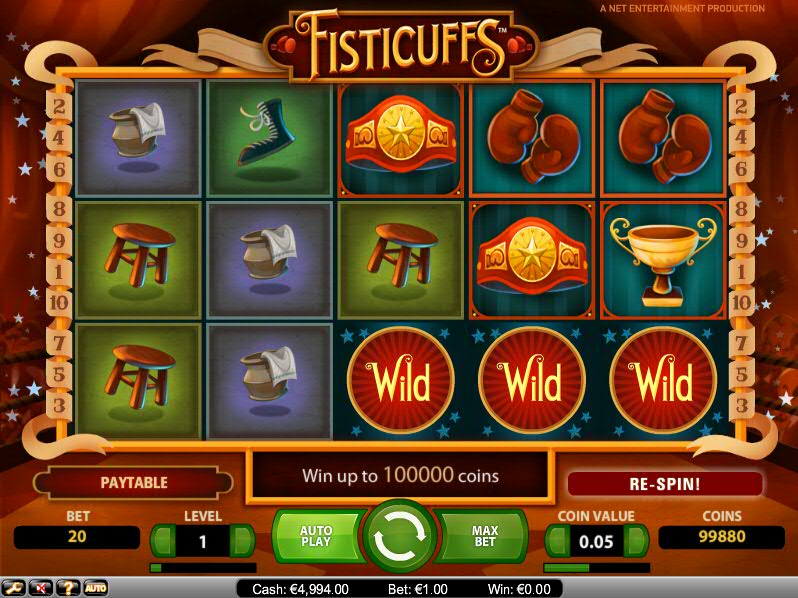Decrease the bet Level

point(164,541)
